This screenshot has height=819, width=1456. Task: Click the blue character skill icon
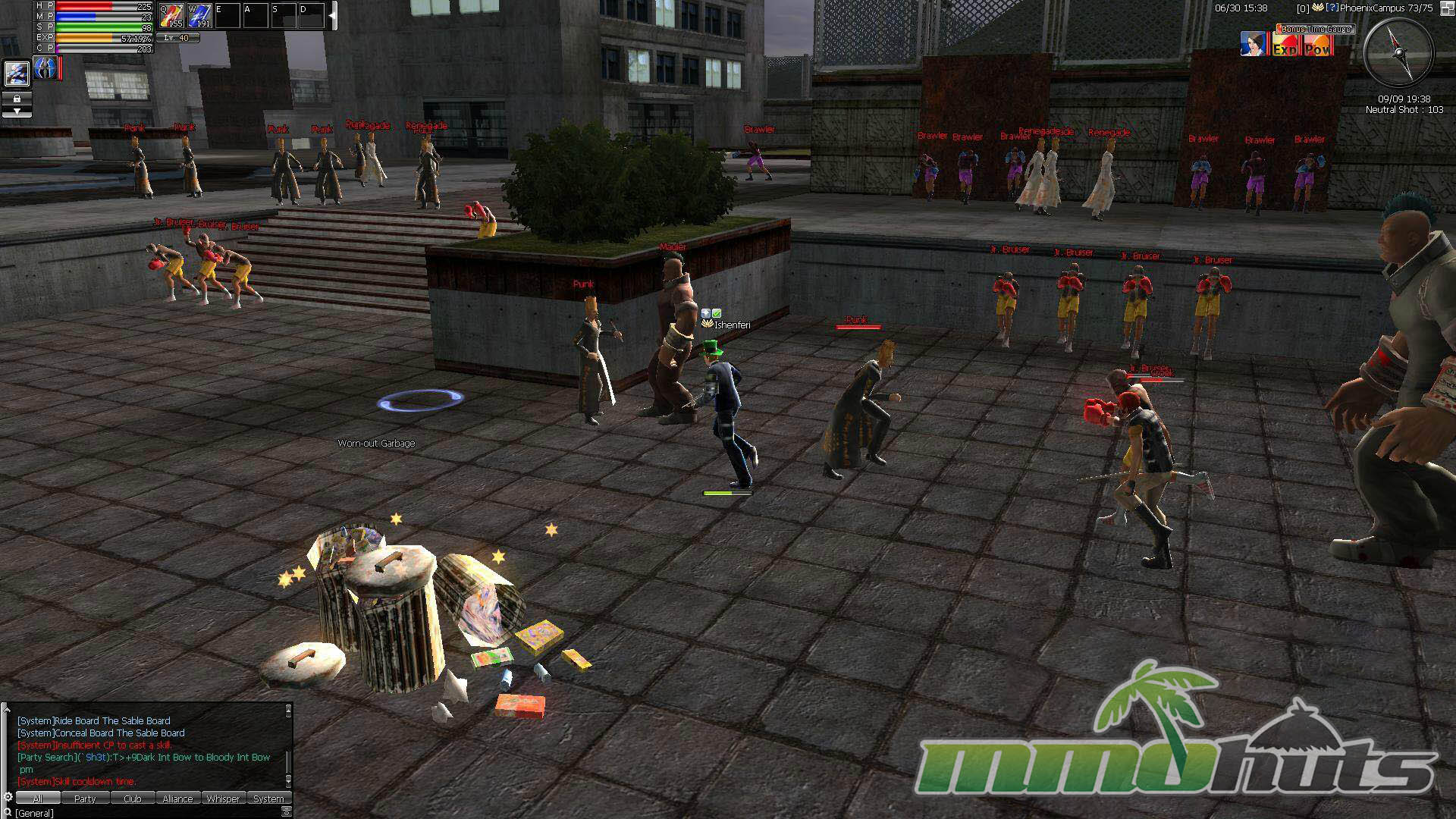17,74
